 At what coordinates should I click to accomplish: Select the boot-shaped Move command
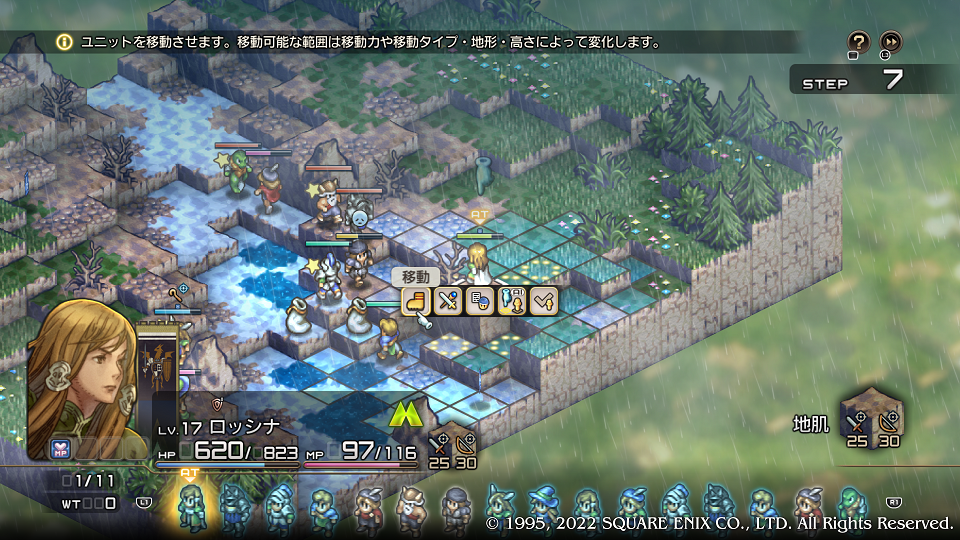416,300
